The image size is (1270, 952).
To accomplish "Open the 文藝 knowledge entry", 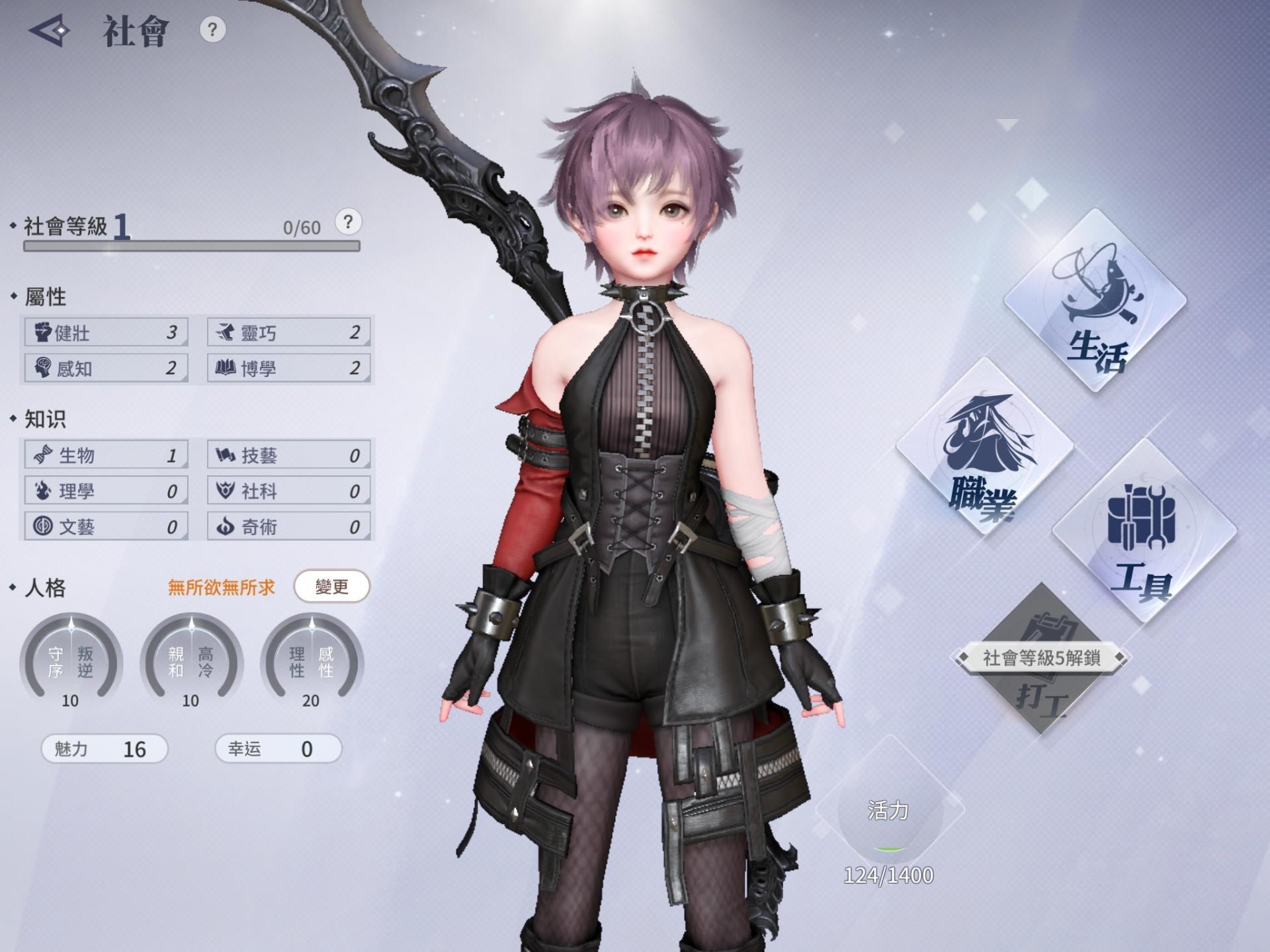I will (106, 526).
